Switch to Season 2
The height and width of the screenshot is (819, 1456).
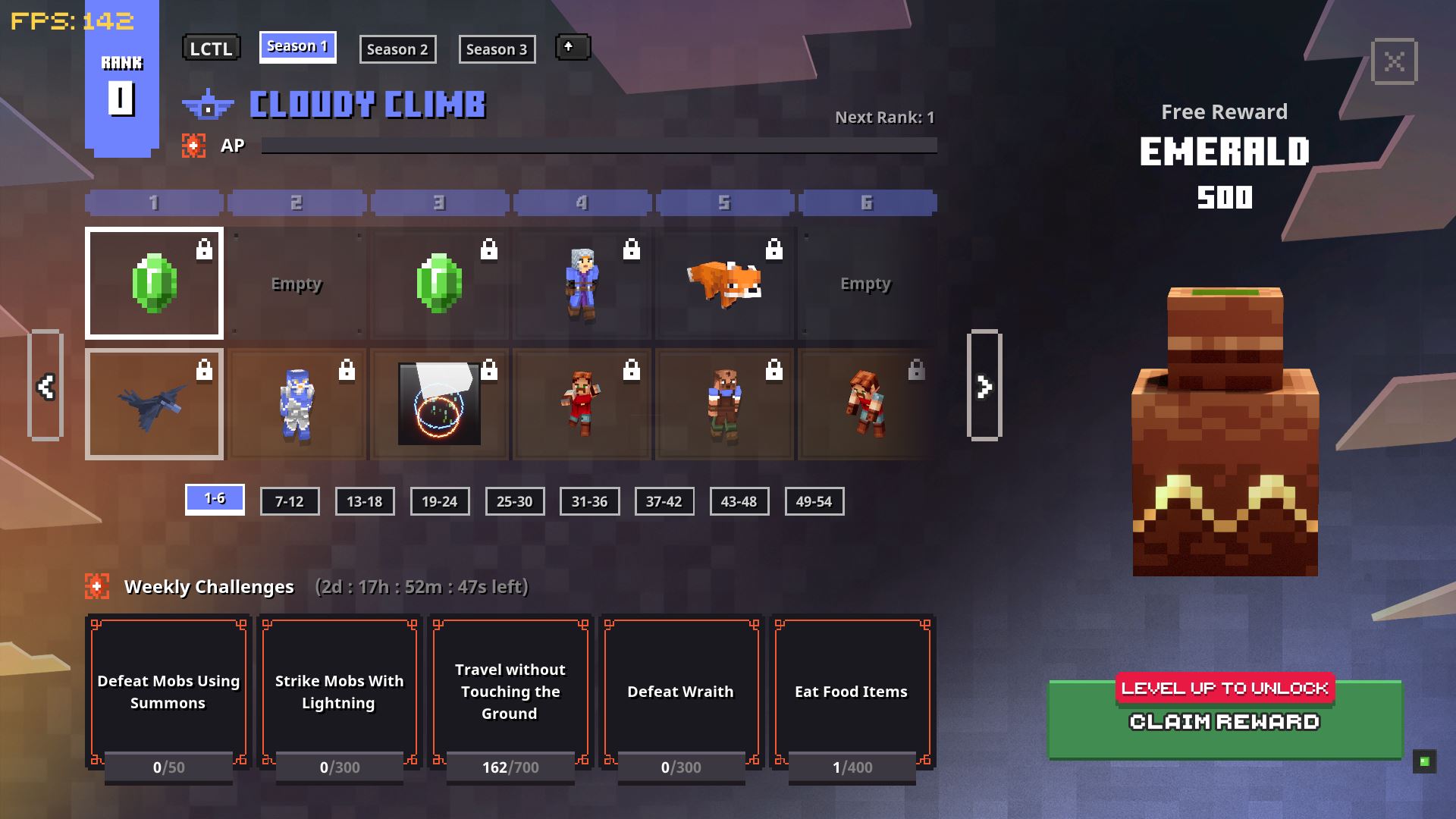tap(398, 49)
